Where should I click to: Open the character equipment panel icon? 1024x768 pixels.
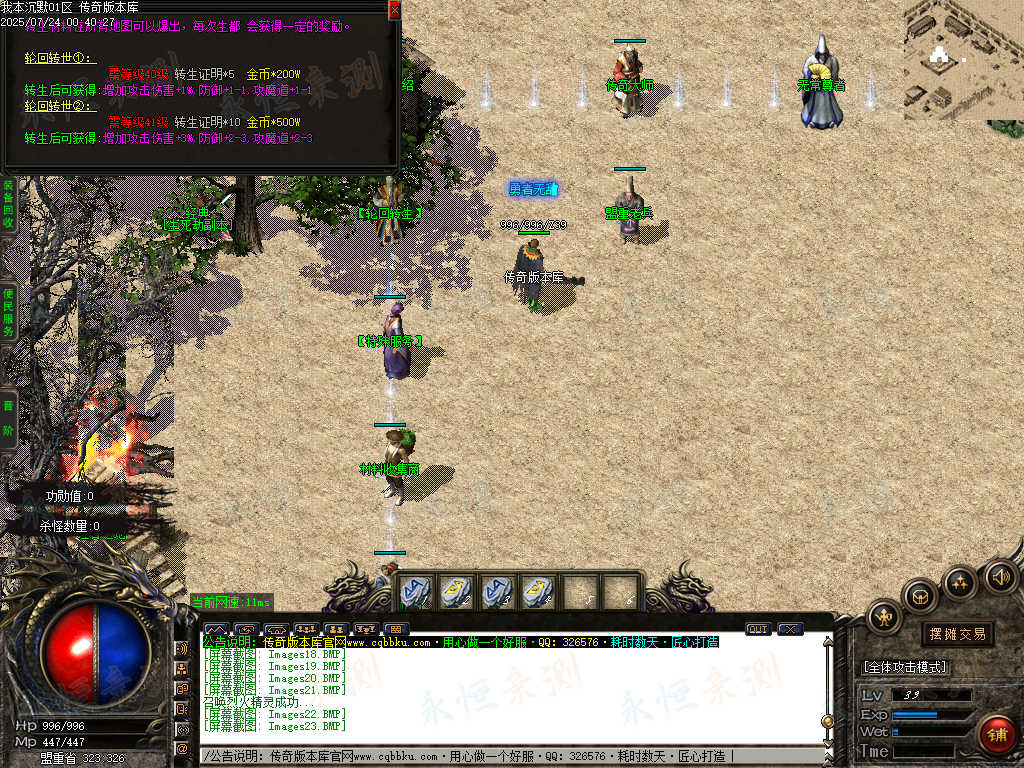[x=884, y=618]
